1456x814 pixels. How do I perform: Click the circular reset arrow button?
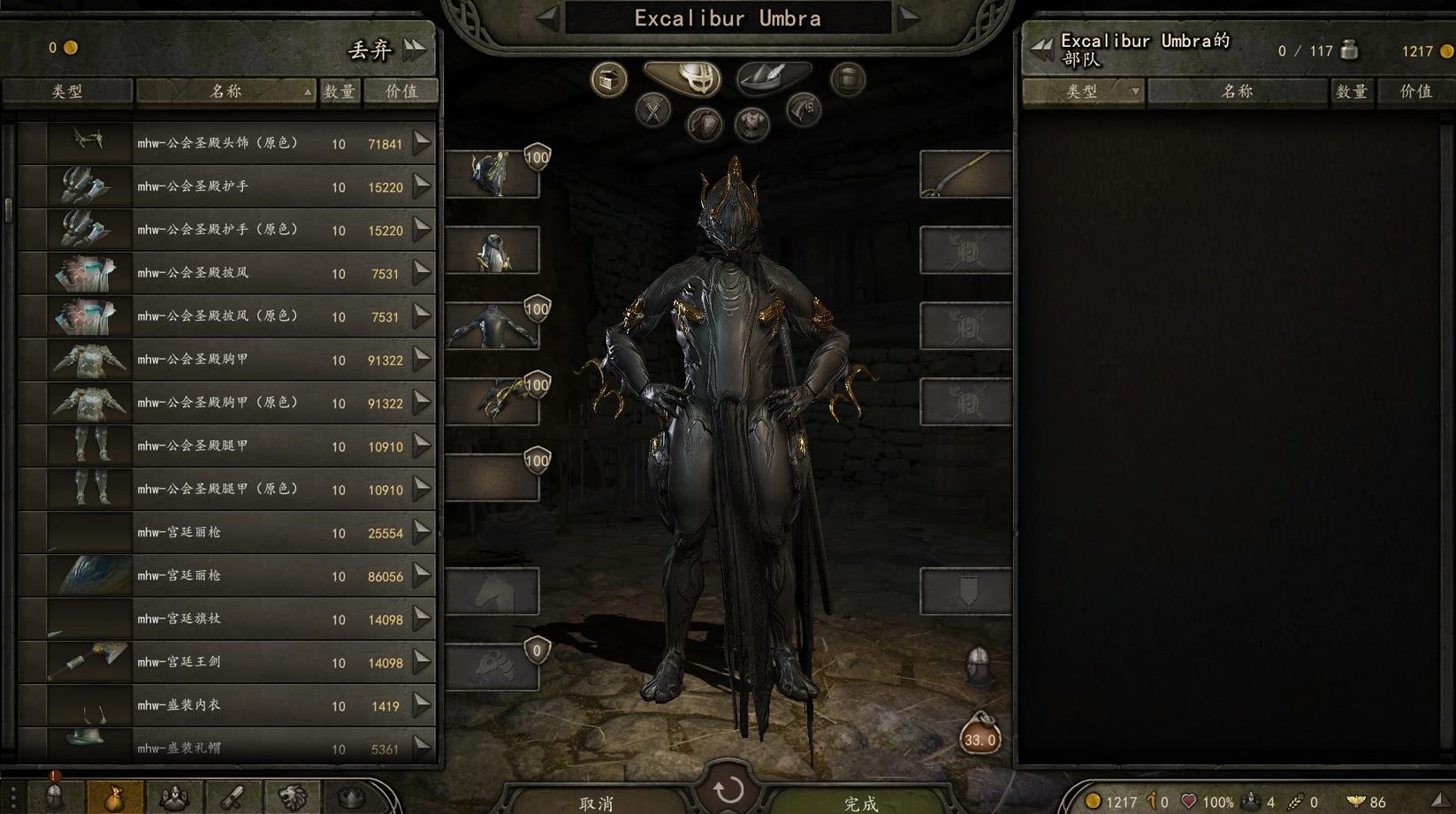click(x=728, y=789)
